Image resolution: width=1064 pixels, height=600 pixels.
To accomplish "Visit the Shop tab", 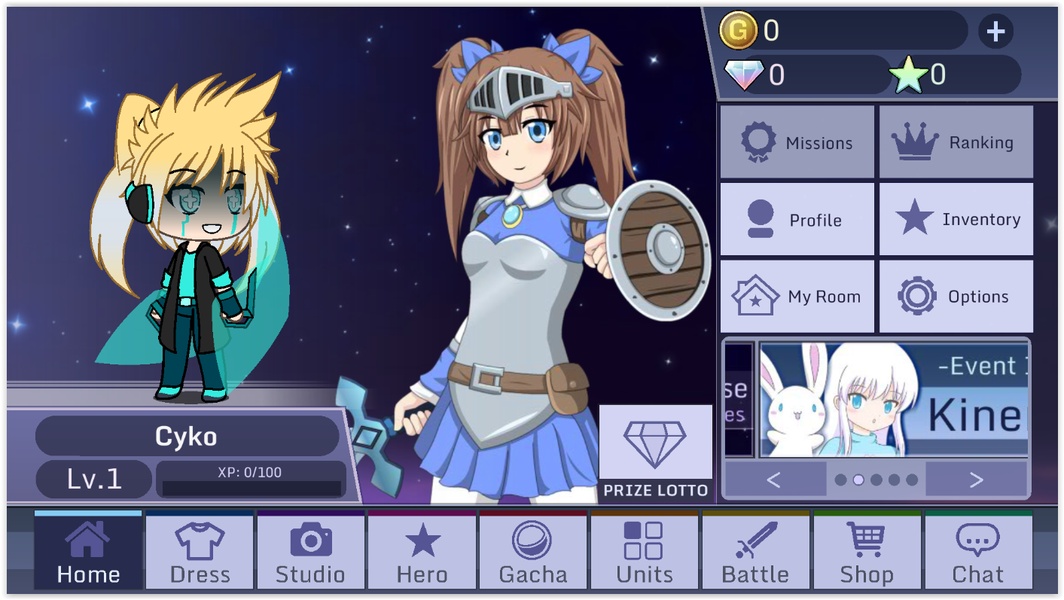I will [x=866, y=552].
